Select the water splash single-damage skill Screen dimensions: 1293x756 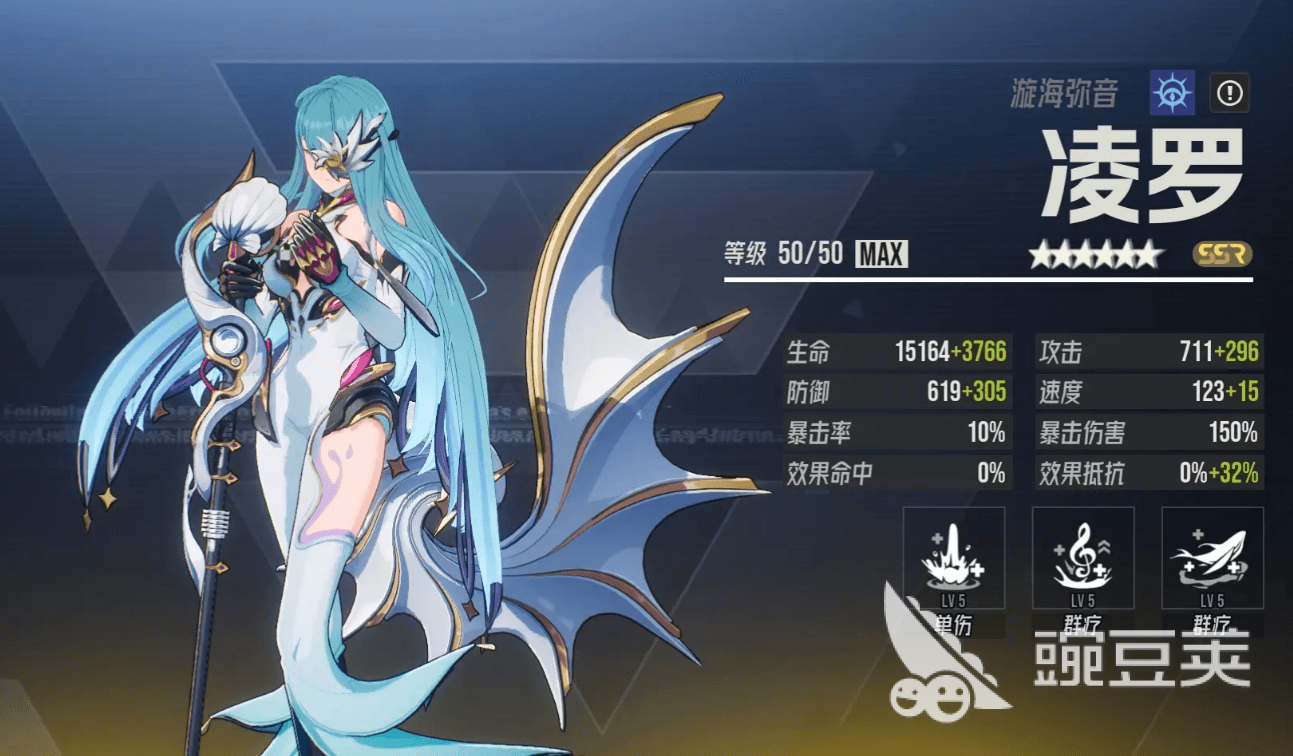click(x=953, y=558)
